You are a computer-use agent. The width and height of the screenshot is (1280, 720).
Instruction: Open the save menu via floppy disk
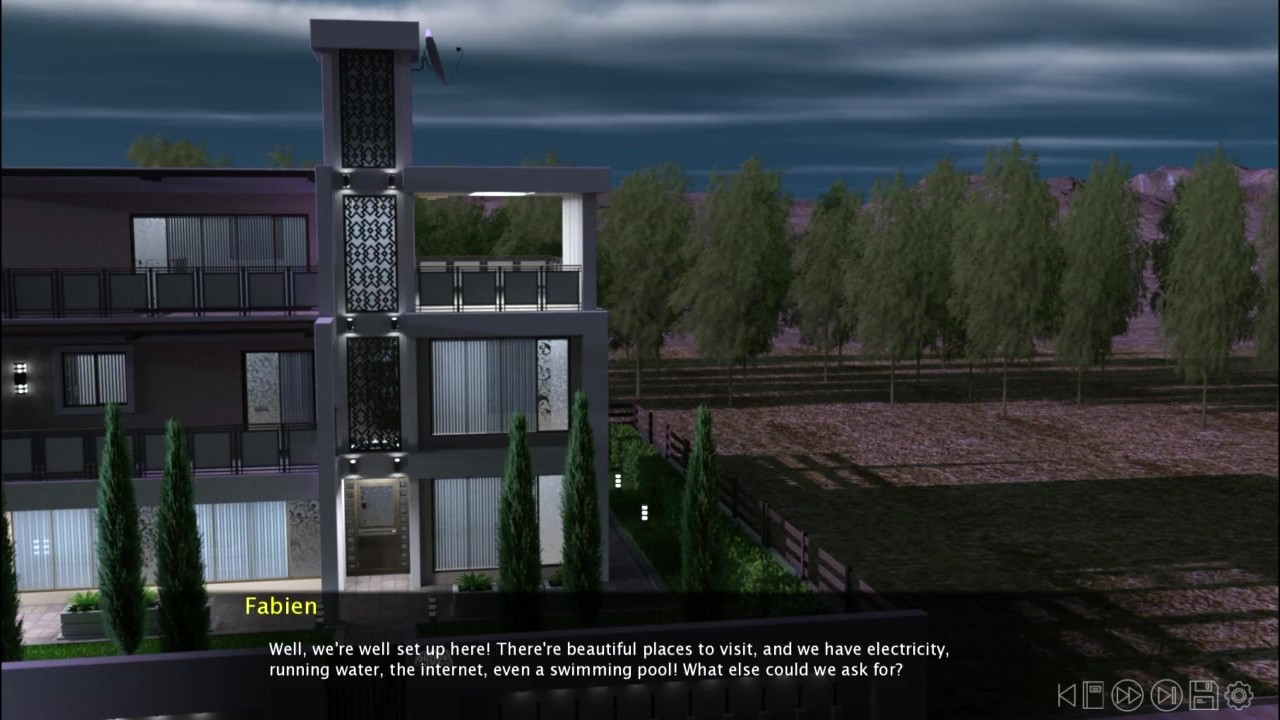[1203, 695]
